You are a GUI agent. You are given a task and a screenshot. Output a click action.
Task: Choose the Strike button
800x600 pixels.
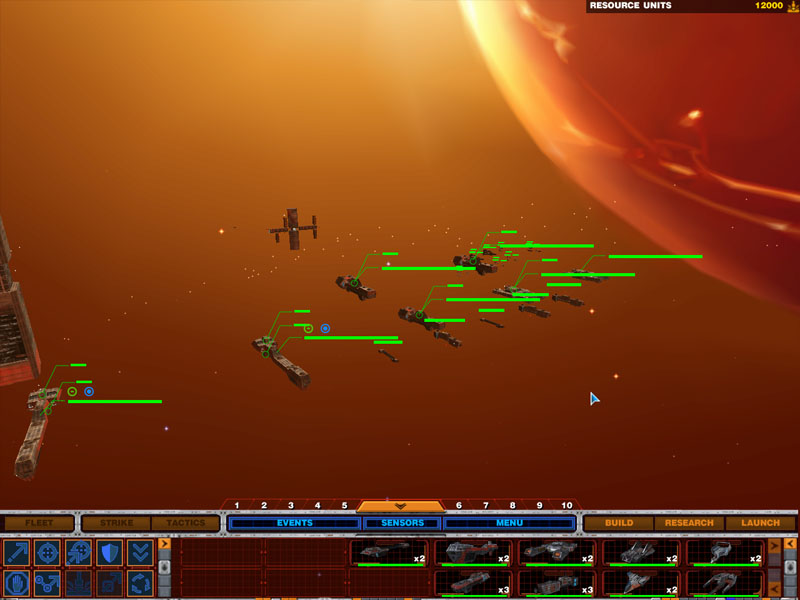pos(115,523)
